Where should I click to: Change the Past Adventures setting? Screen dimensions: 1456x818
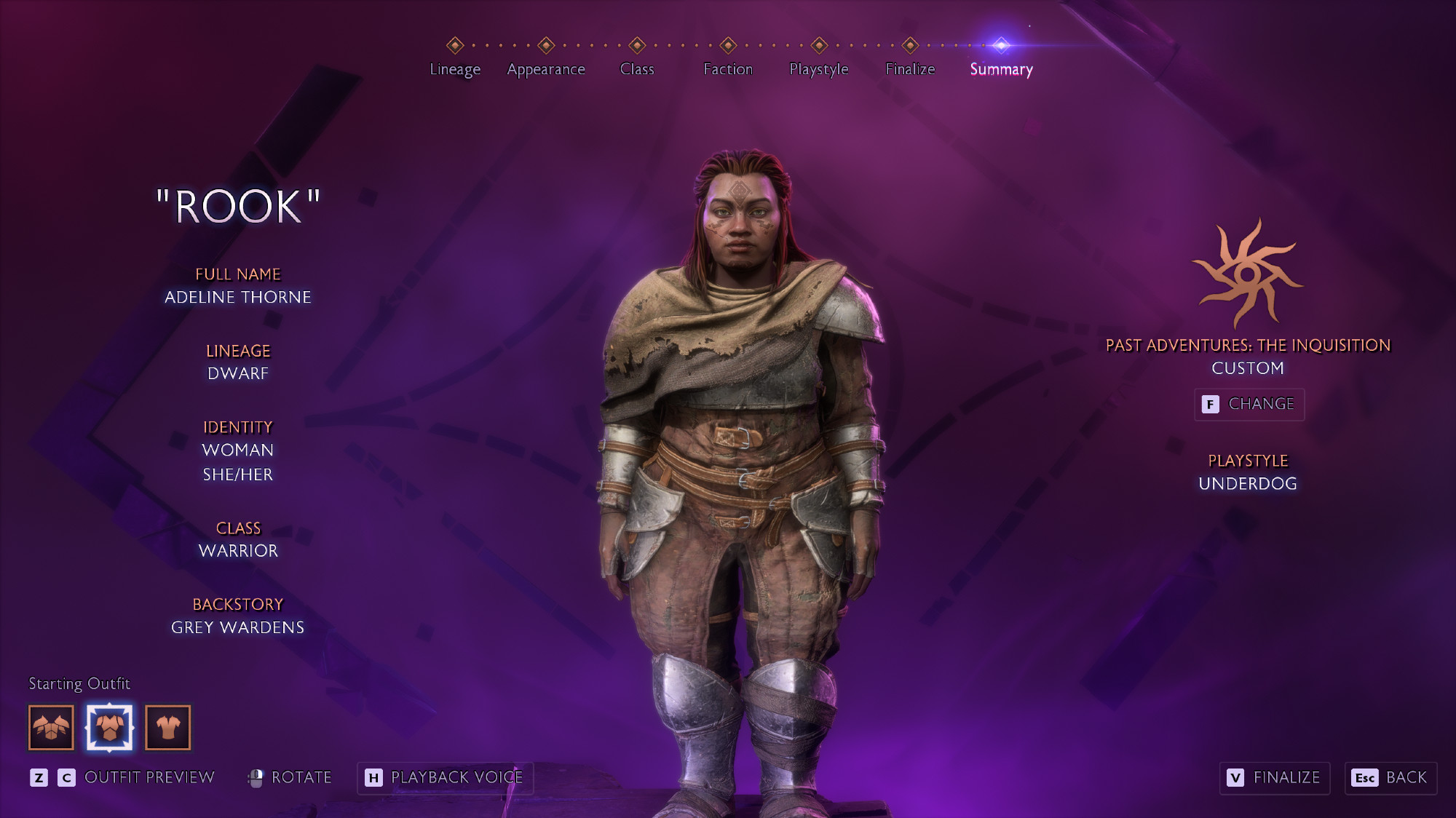(1249, 404)
